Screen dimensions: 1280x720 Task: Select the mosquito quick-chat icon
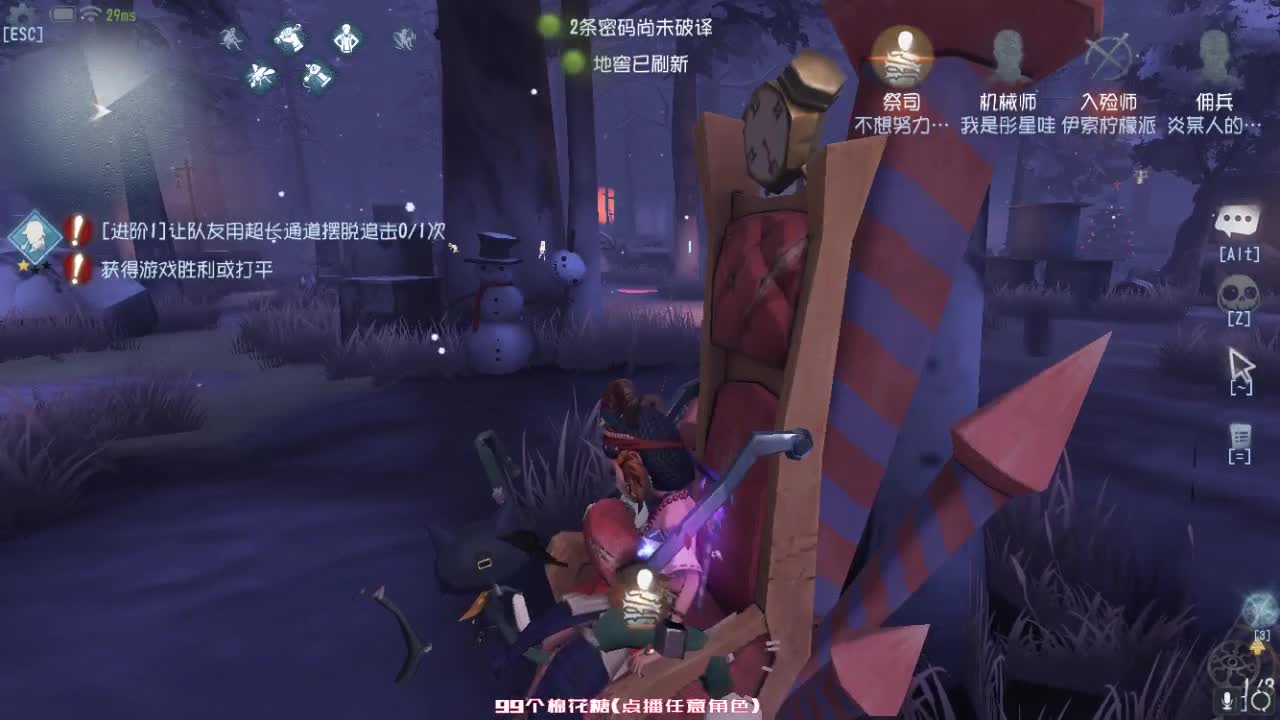(259, 75)
